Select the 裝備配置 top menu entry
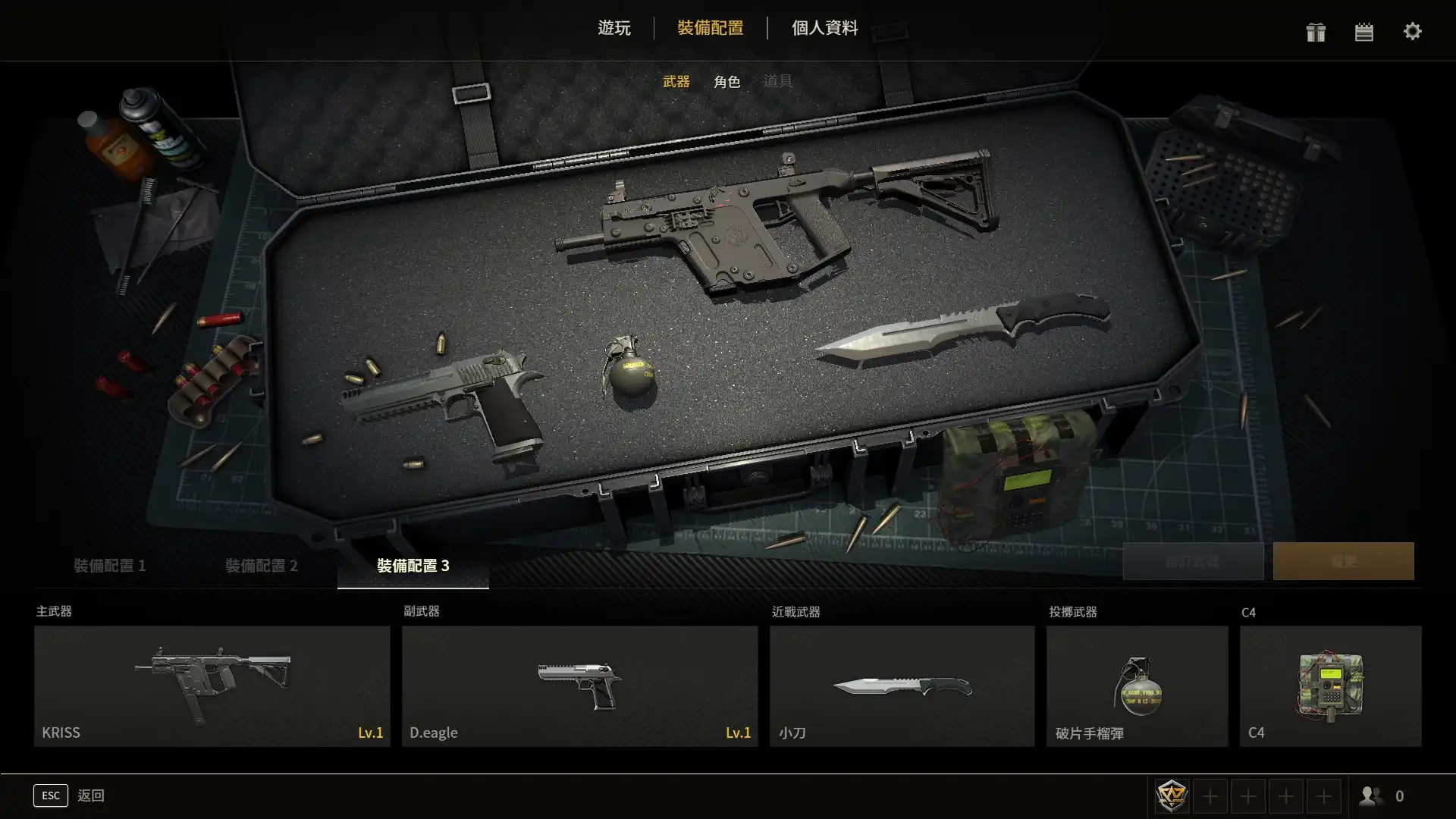 (x=710, y=28)
